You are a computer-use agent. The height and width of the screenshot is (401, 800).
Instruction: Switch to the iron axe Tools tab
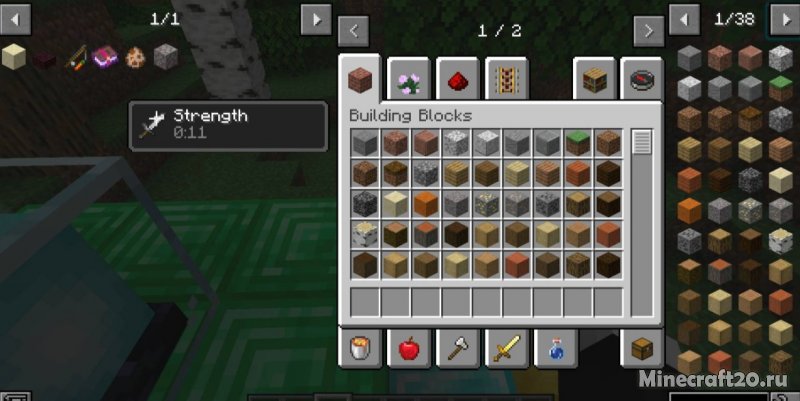(x=457, y=349)
